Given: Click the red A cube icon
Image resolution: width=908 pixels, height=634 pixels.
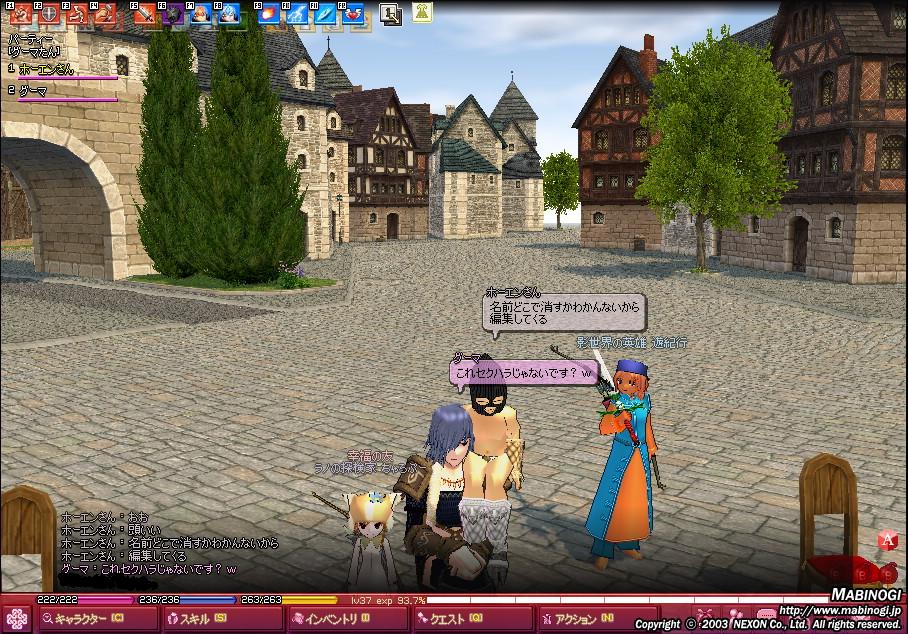Looking at the screenshot, I should [x=886, y=541].
